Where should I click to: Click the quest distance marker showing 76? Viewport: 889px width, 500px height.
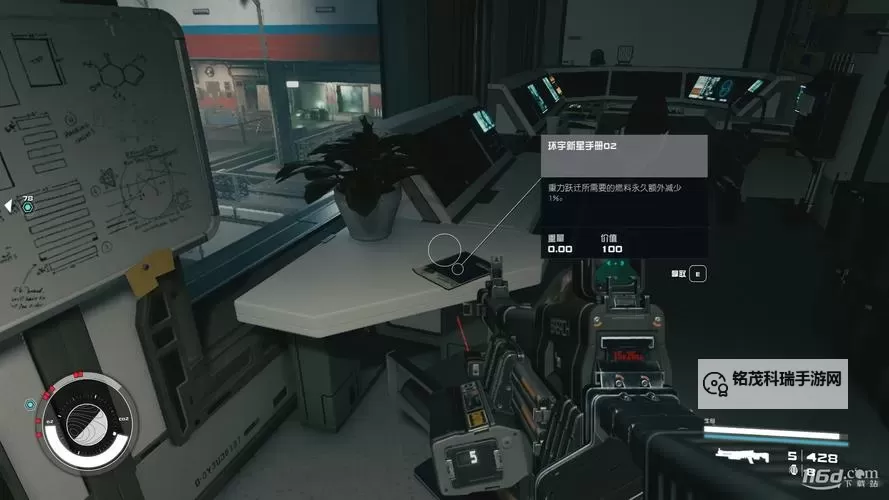click(24, 204)
